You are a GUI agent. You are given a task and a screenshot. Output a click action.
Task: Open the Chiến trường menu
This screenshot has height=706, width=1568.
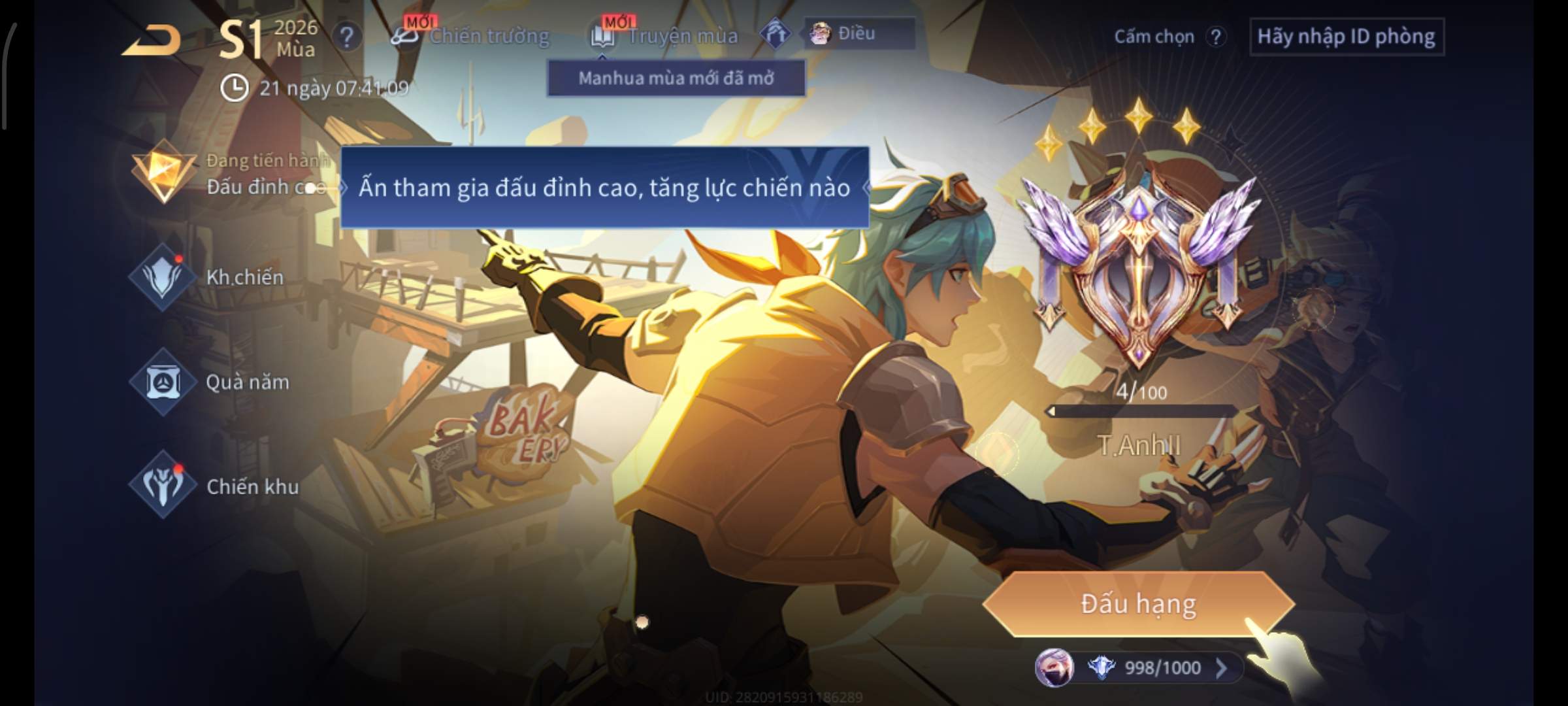(x=472, y=36)
